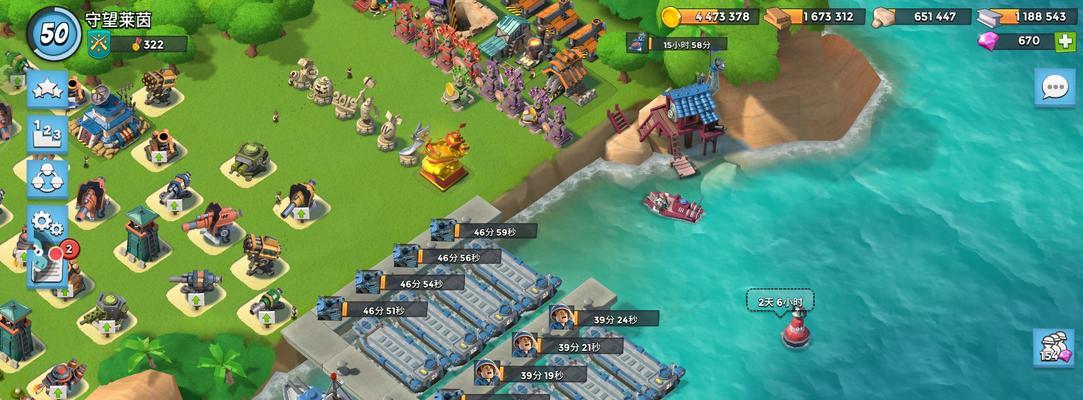Tap the task force shield emblem
Image resolution: width=1083 pixels, height=400 pixels.
coord(98,43)
